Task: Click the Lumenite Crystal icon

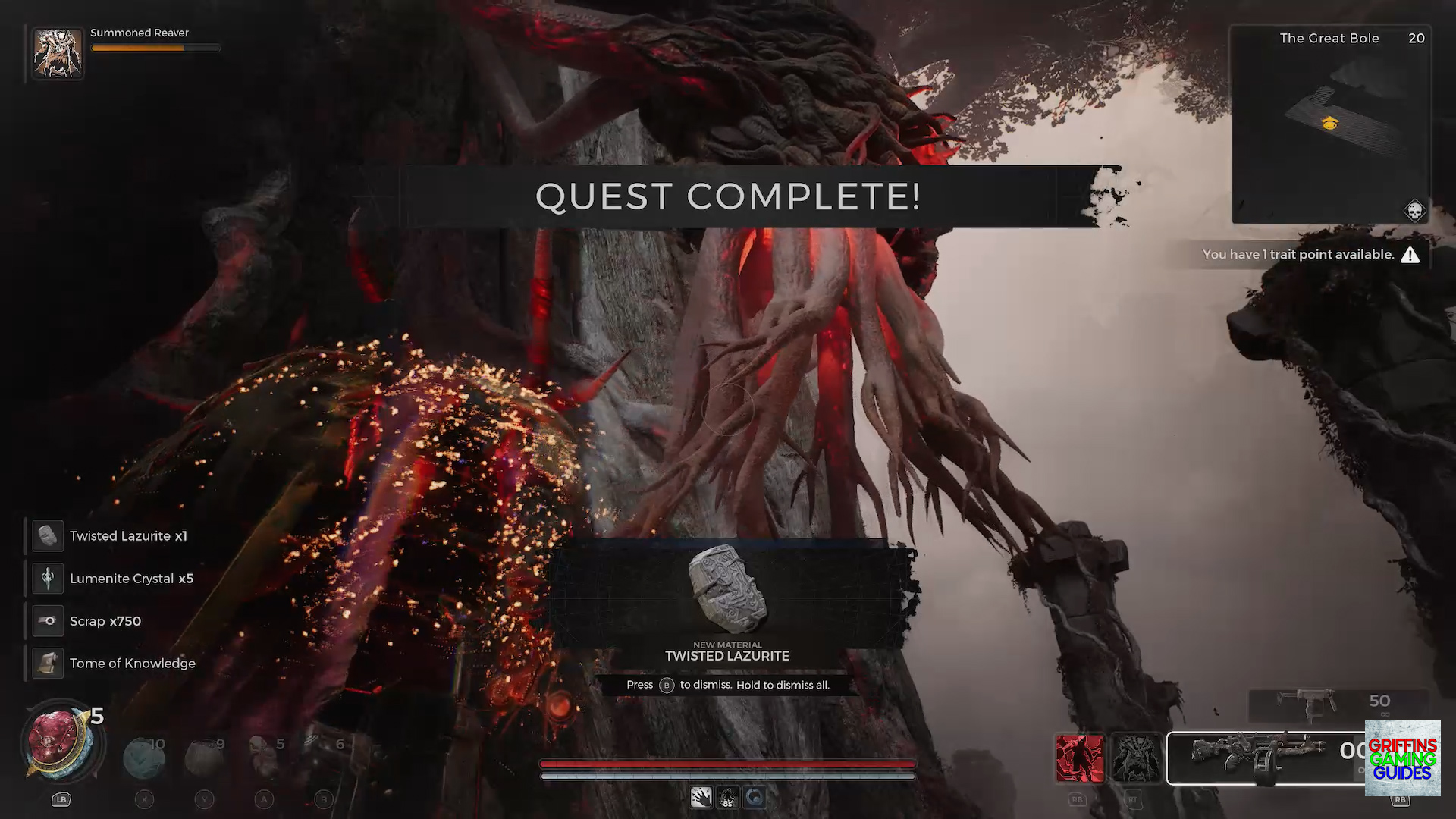Action: (x=48, y=578)
